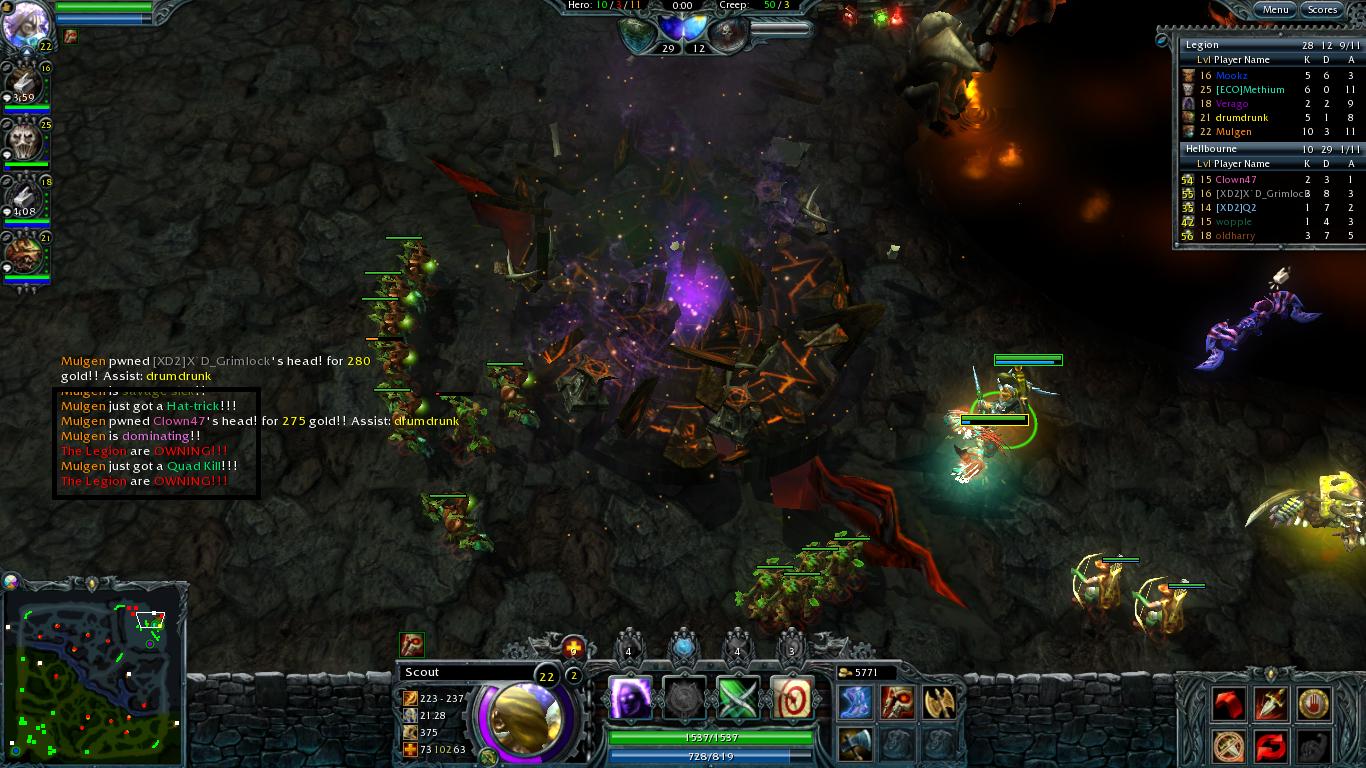
Task: Select the blue Post Haste boots item
Action: (856, 702)
